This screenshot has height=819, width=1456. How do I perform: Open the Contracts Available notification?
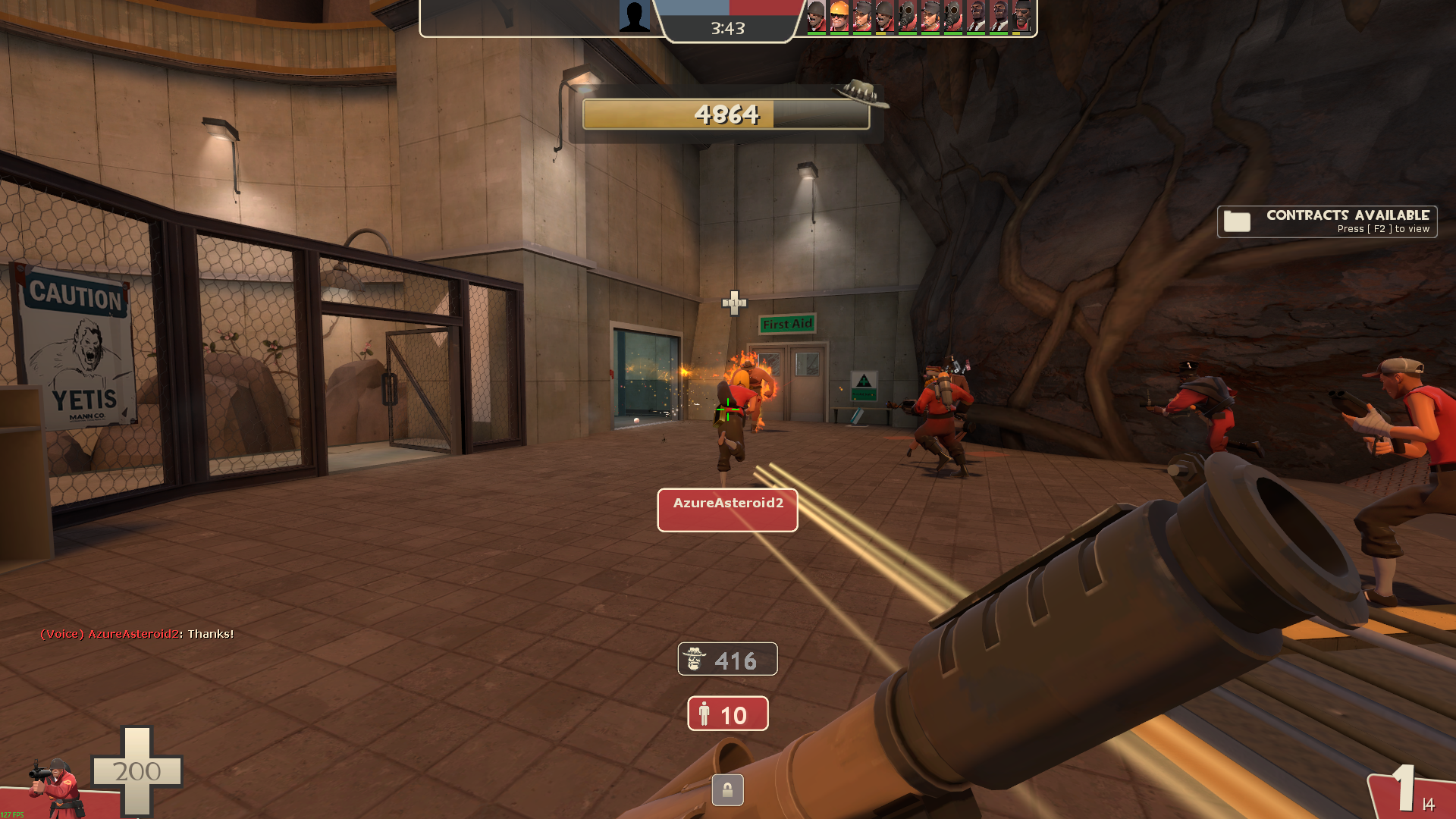coord(1327,221)
